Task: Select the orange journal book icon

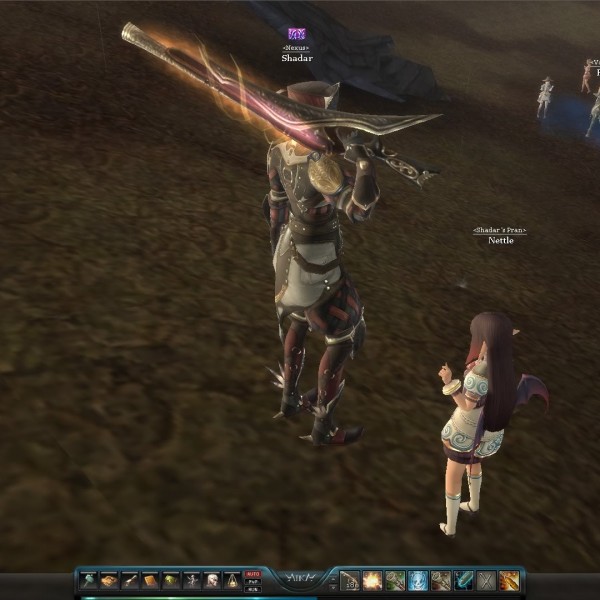Action: (151, 580)
